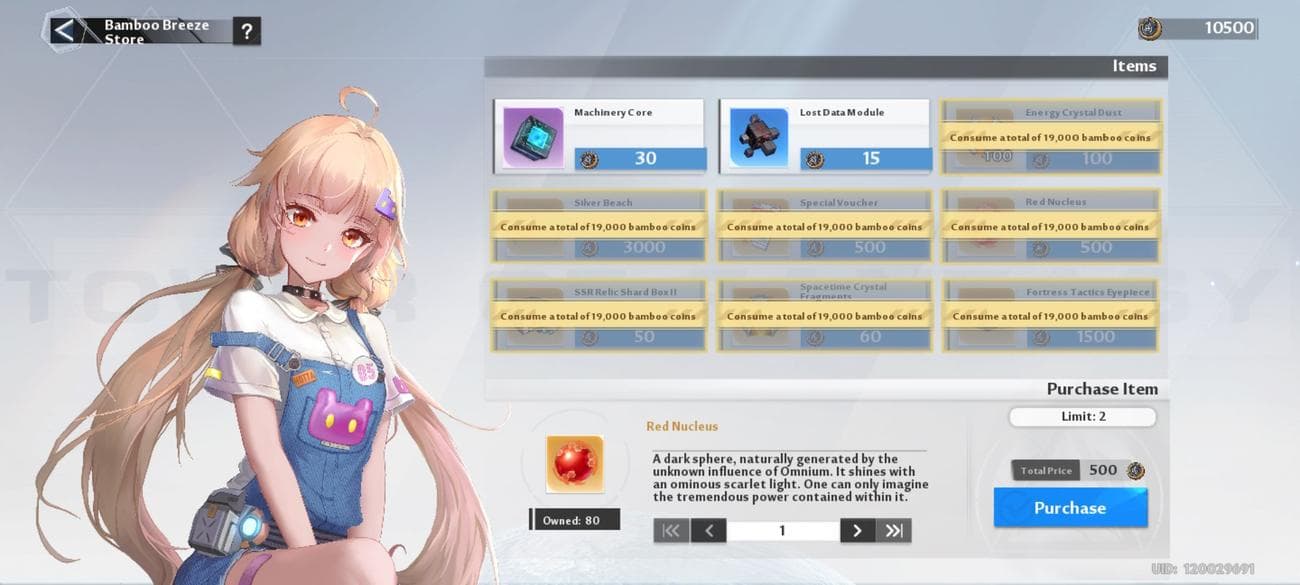Select the Machinery Core item
Image resolution: width=1300 pixels, height=585 pixels.
coord(599,136)
